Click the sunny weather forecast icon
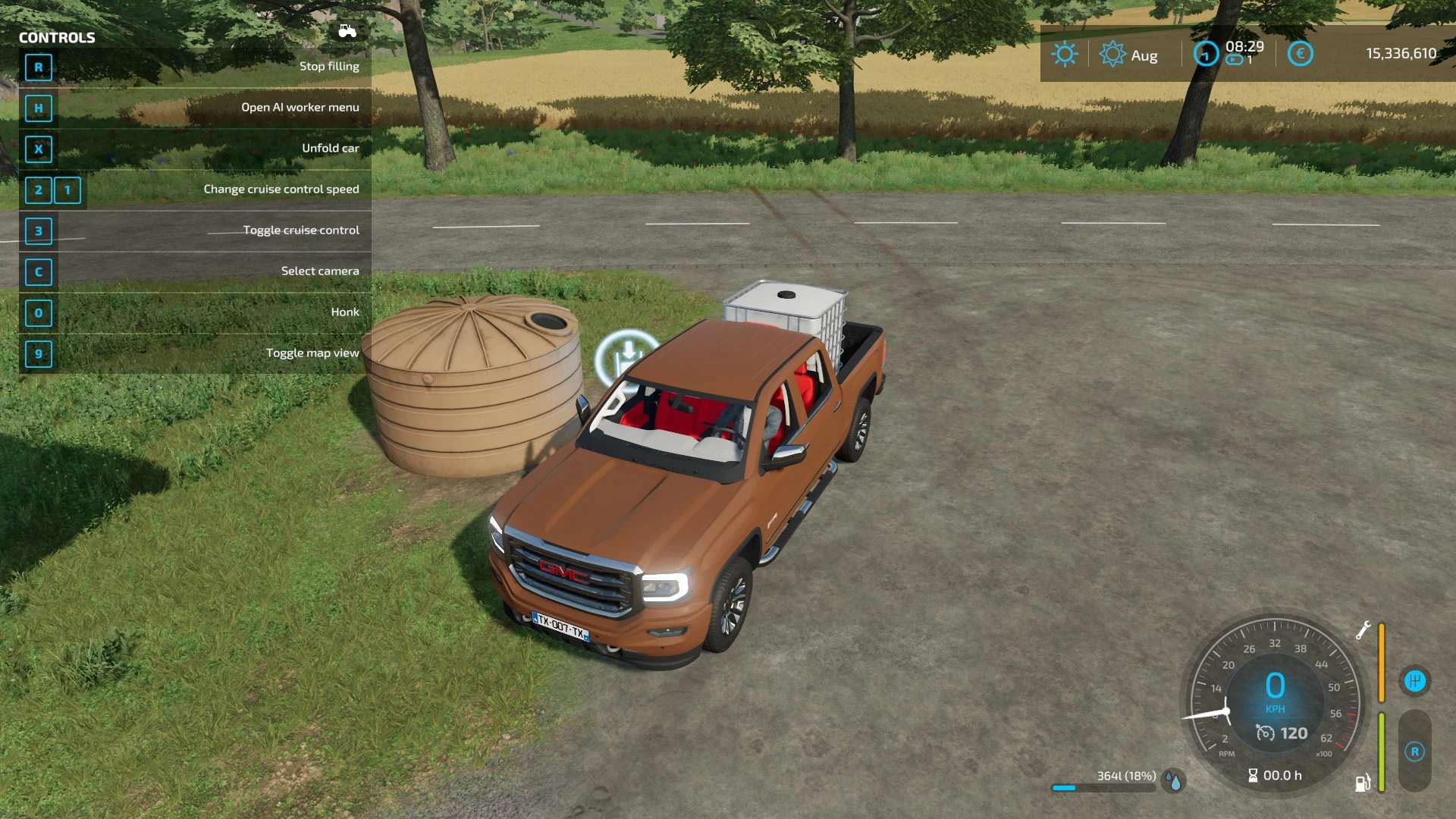1456x819 pixels. (1065, 55)
